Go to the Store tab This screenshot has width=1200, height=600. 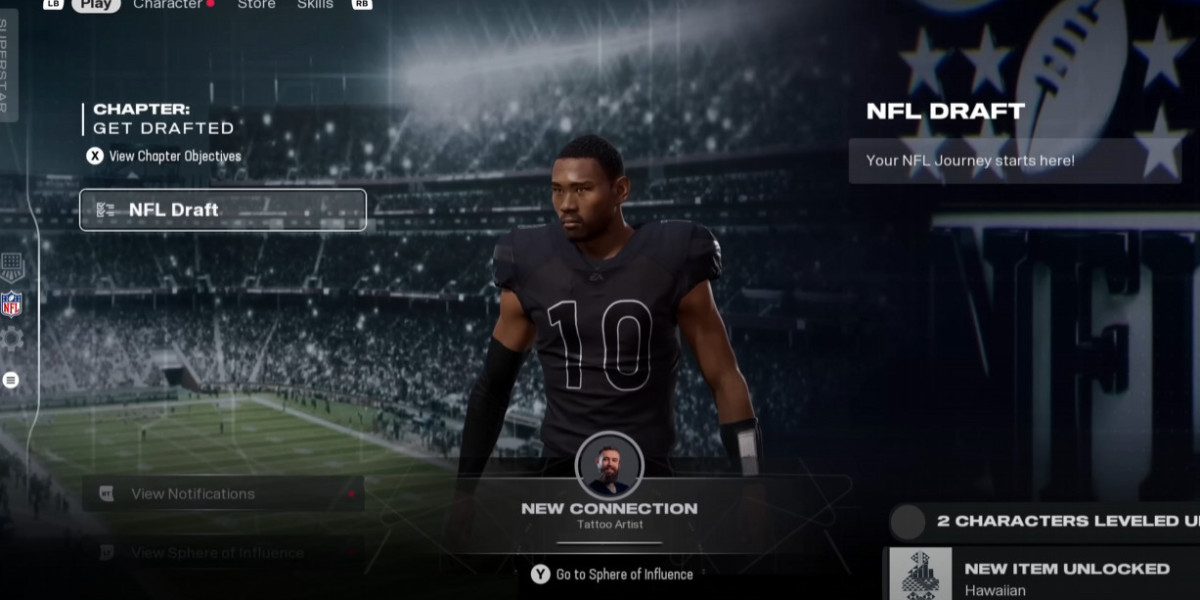tap(256, 4)
